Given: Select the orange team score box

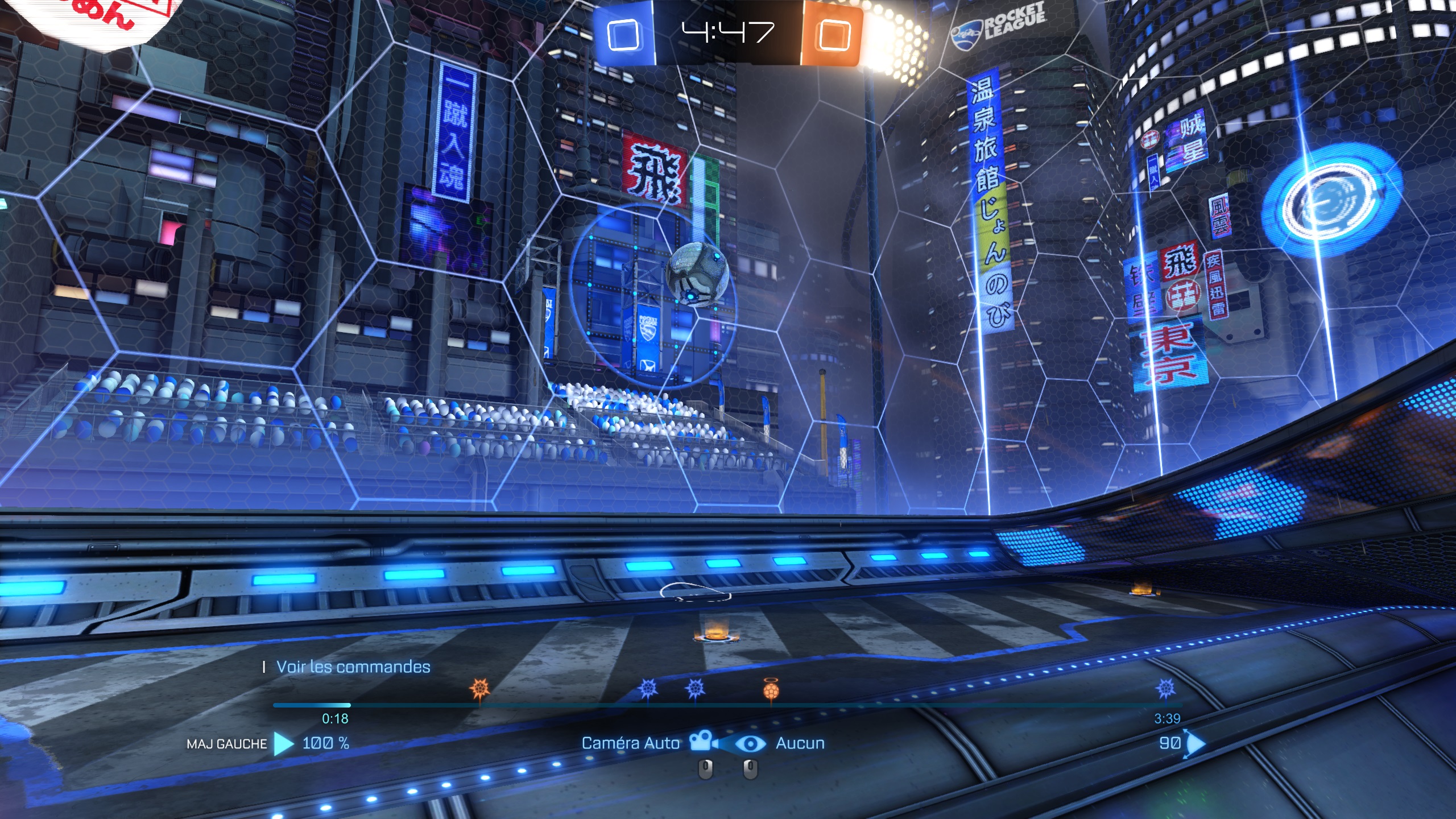Looking at the screenshot, I should (x=834, y=35).
